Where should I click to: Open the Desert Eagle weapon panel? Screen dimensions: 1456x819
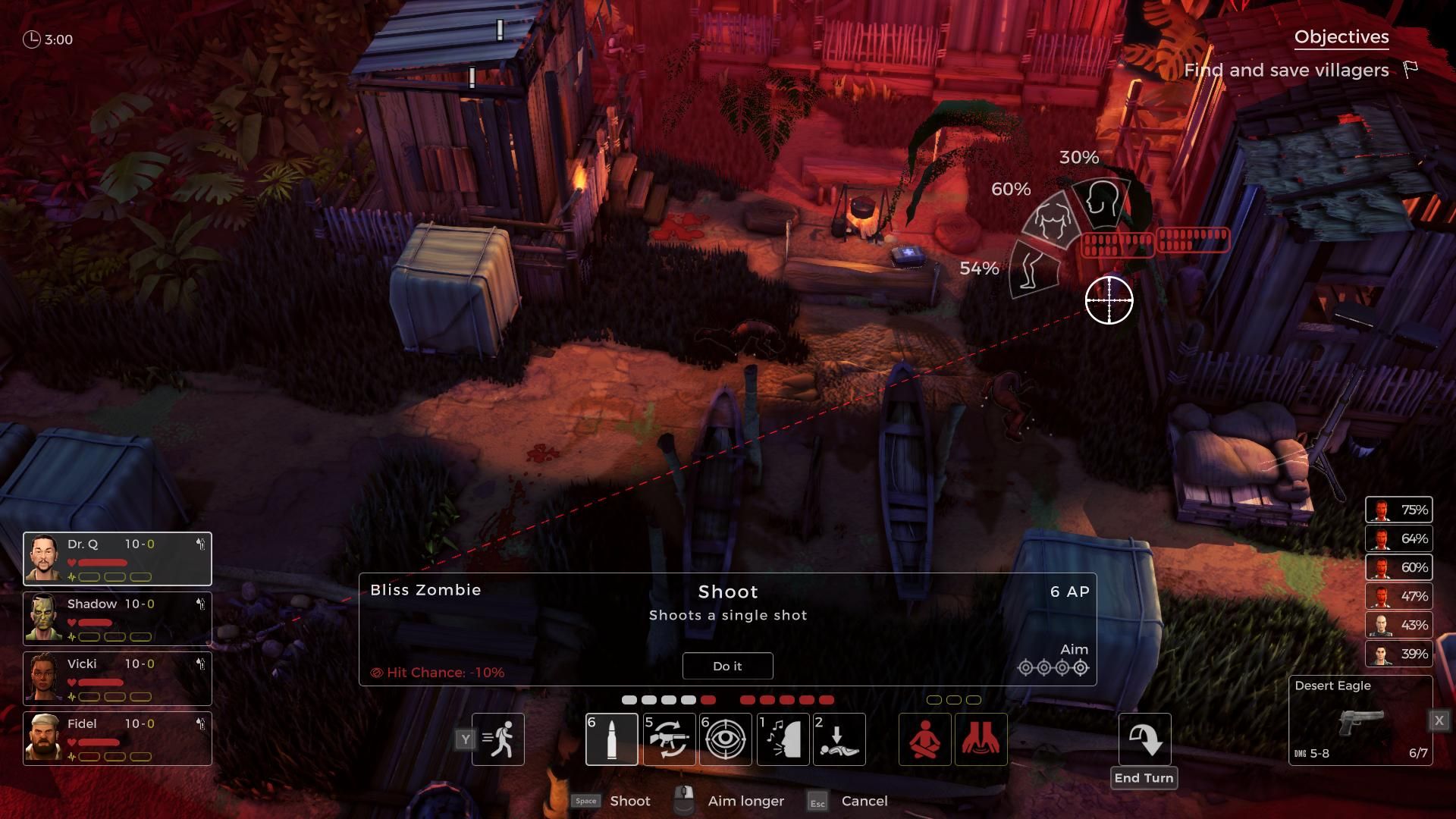click(x=1360, y=720)
